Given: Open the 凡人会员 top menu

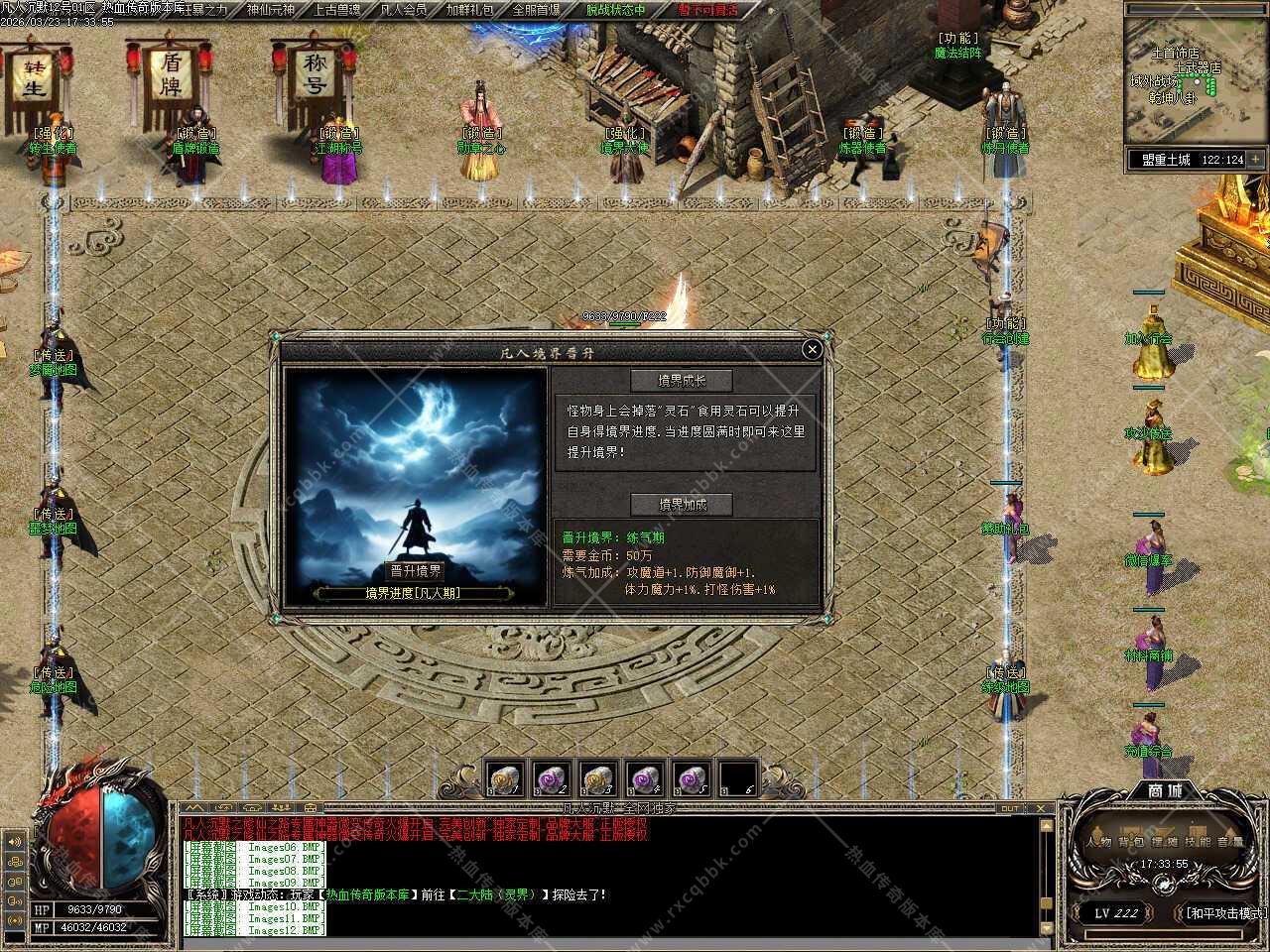Looking at the screenshot, I should point(404,10).
